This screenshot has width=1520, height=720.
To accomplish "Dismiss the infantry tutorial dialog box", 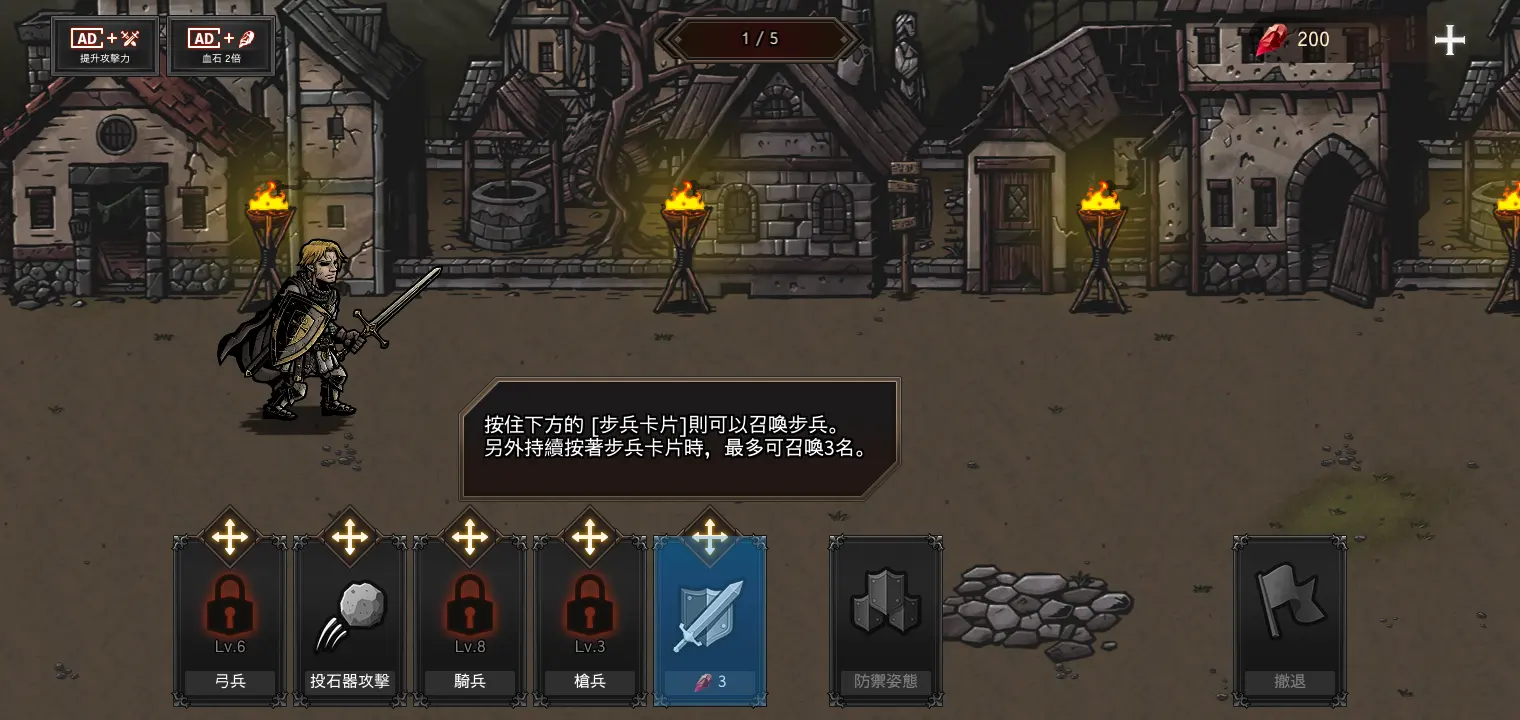I will click(680, 437).
